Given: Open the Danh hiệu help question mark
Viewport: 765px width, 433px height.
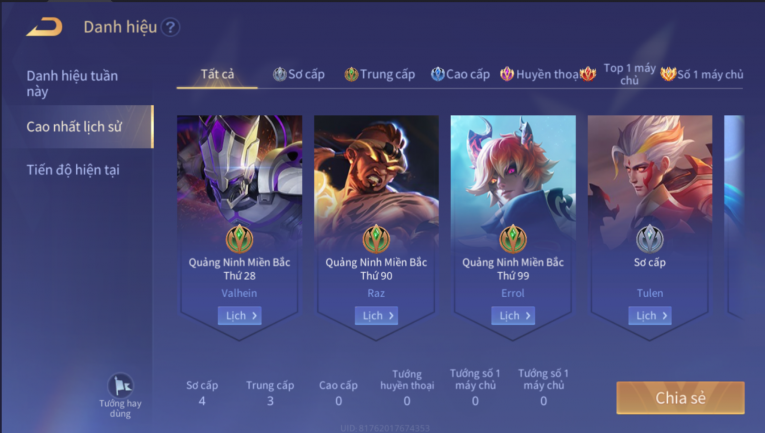Looking at the screenshot, I should point(170,27).
